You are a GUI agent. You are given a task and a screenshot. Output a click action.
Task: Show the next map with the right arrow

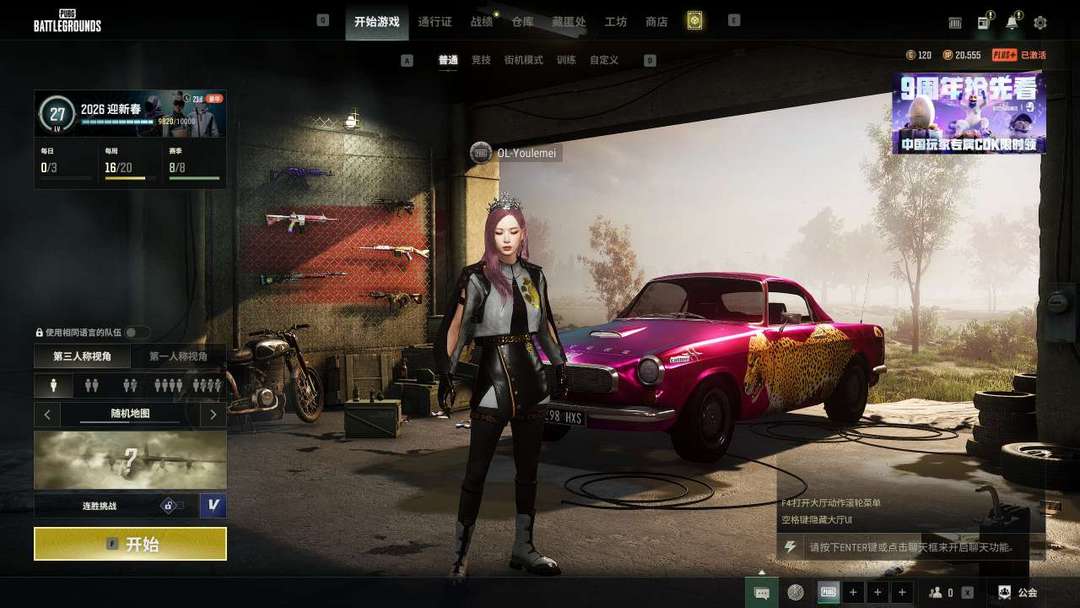point(213,413)
